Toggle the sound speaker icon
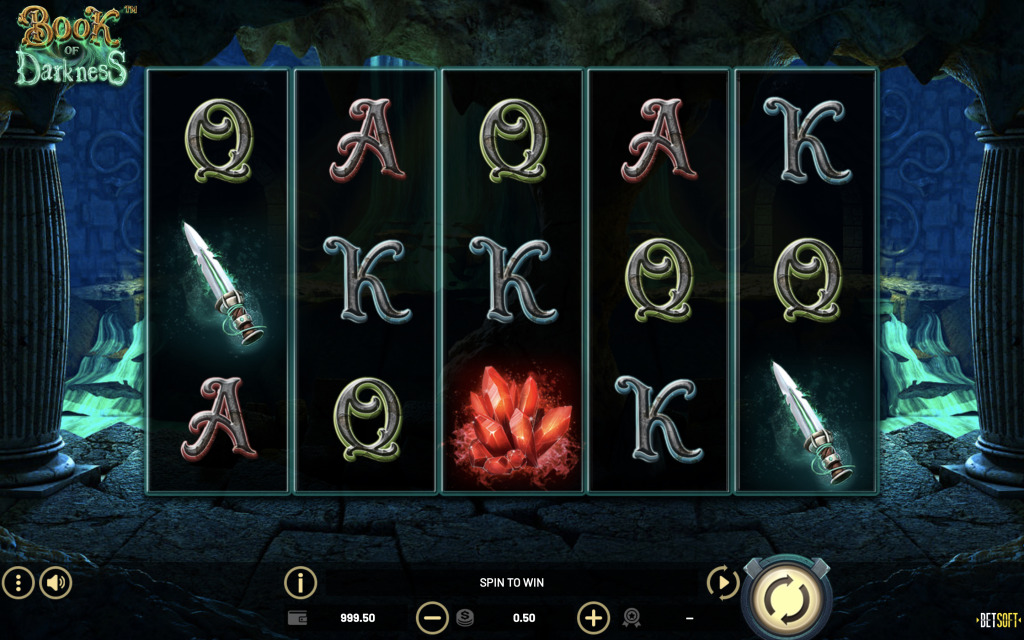This screenshot has height=640, width=1024. click(55, 582)
